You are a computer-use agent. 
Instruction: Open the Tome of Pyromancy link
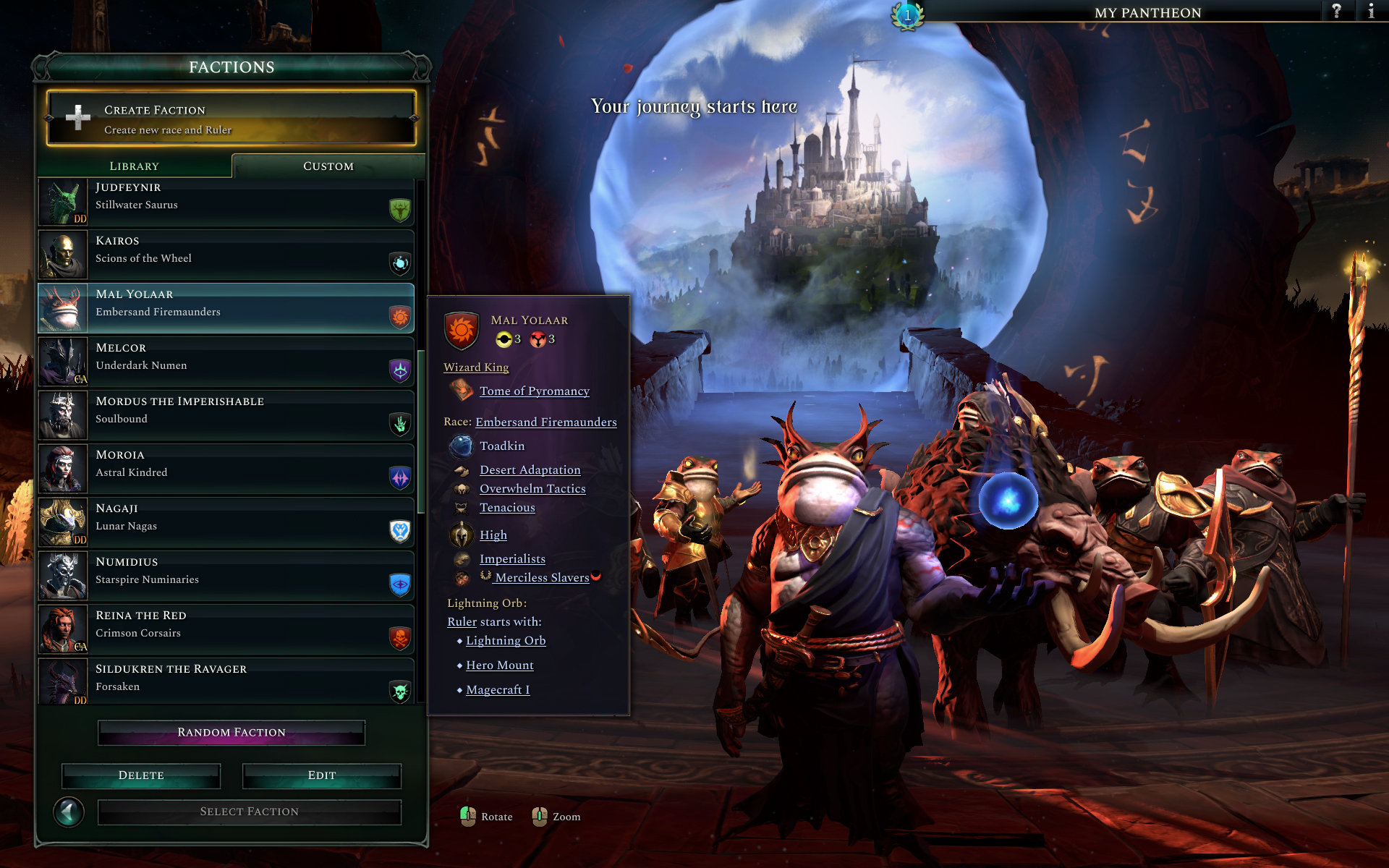535,391
